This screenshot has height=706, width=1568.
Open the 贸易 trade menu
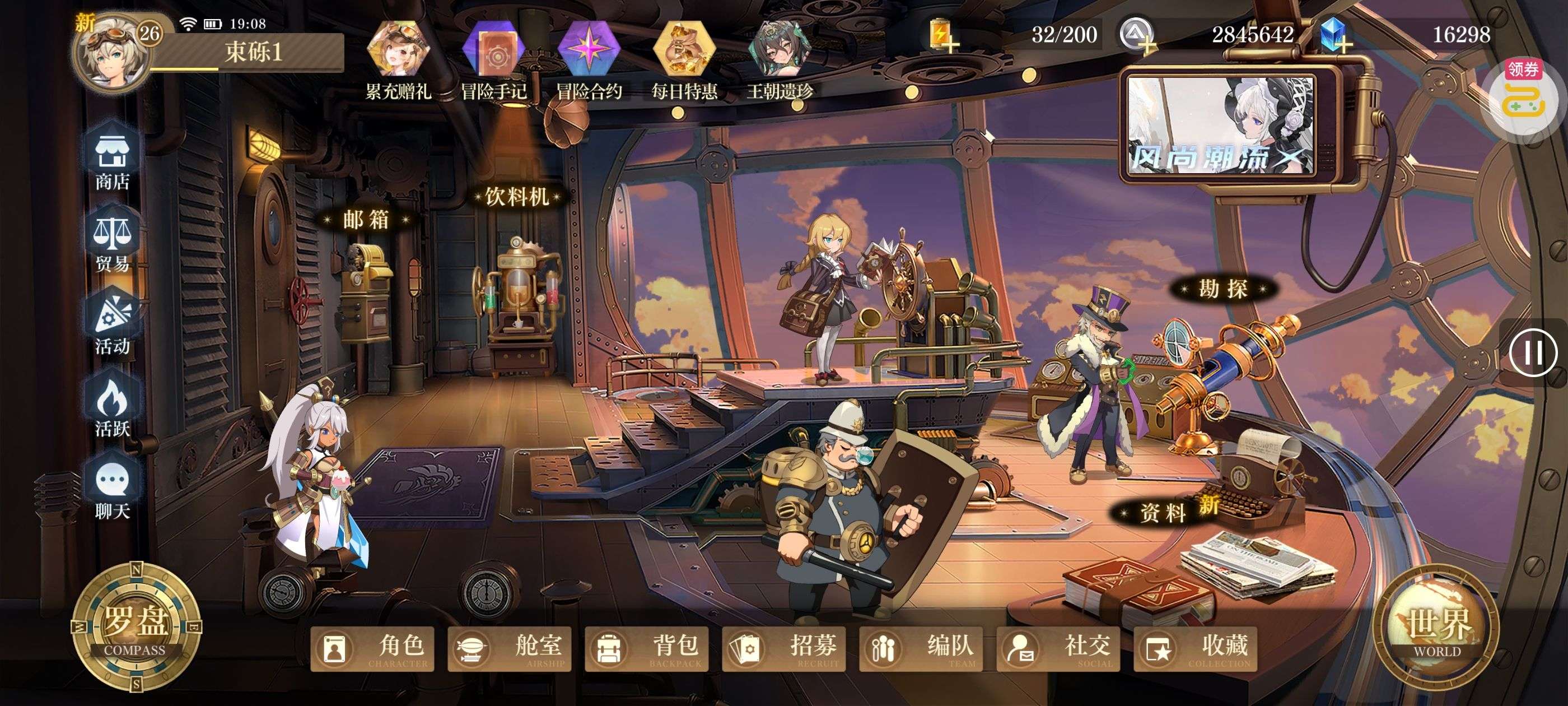coord(112,244)
